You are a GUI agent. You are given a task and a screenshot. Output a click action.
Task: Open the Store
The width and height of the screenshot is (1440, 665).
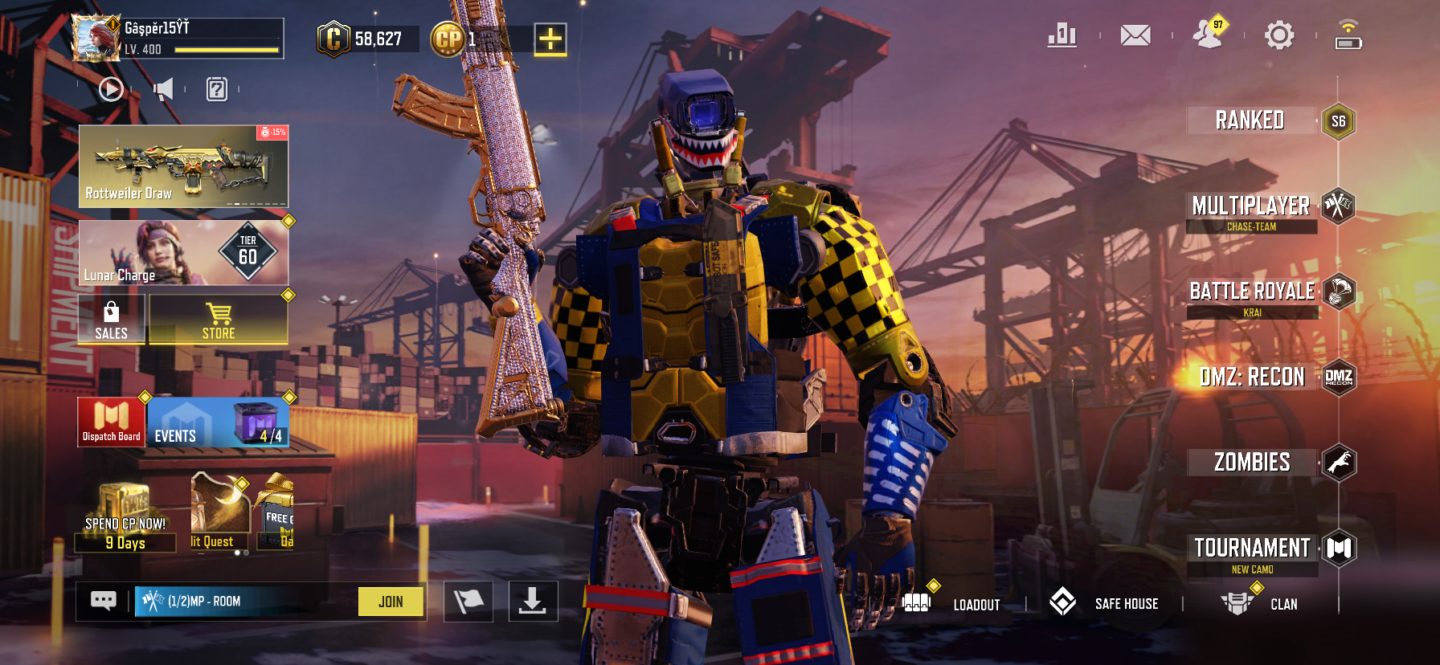(218, 320)
